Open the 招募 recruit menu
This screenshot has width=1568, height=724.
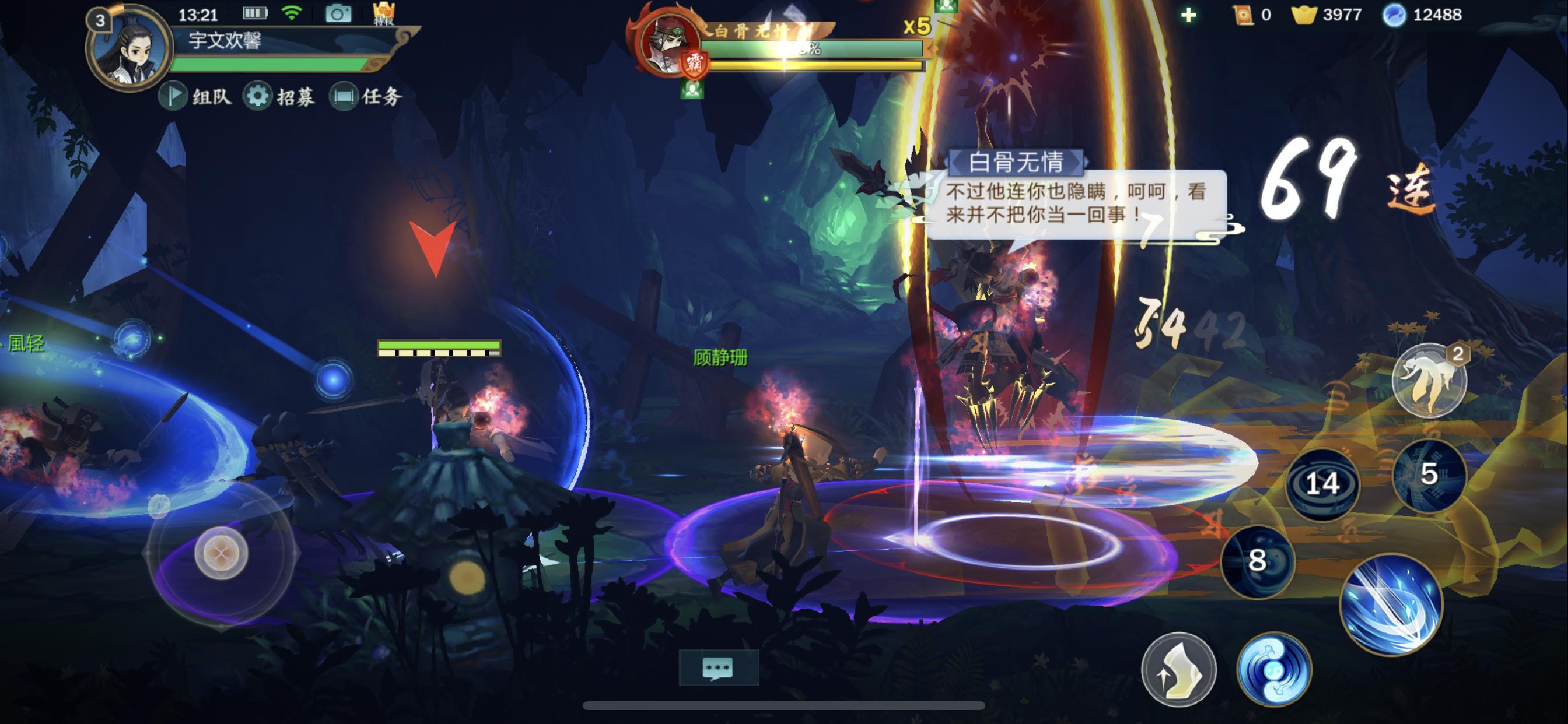point(279,96)
